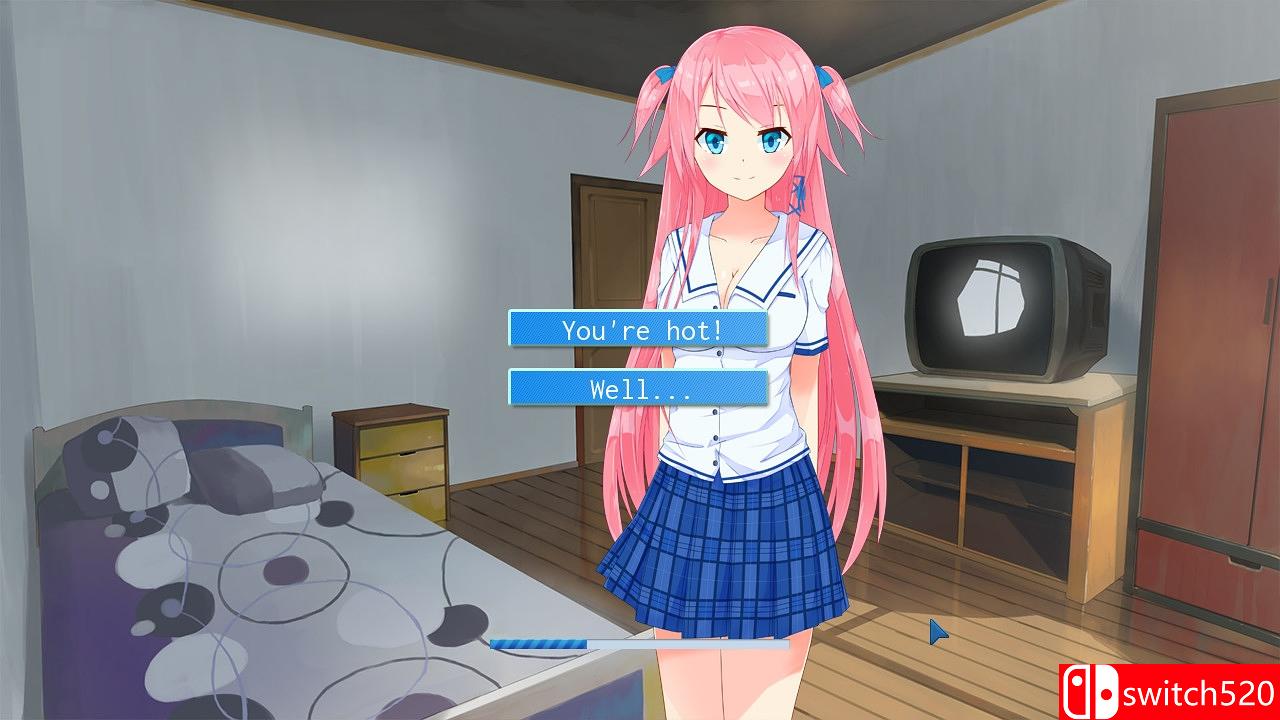The height and width of the screenshot is (720, 1280).
Task: Select the "Well..." dialogue response
Action: [x=638, y=388]
